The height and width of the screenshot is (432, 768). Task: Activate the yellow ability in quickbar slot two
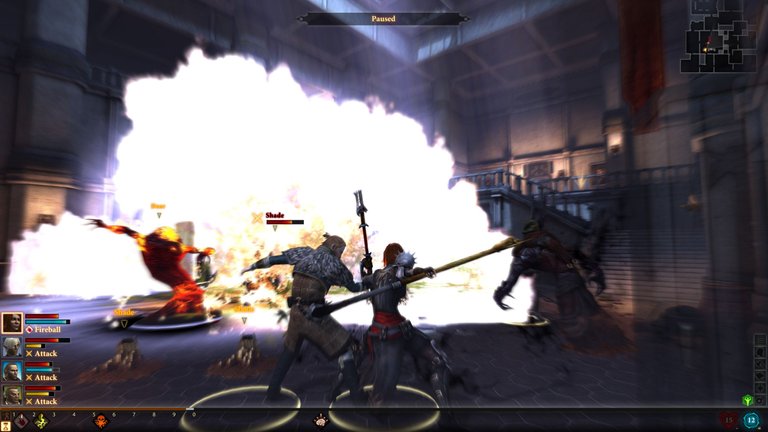(x=41, y=423)
